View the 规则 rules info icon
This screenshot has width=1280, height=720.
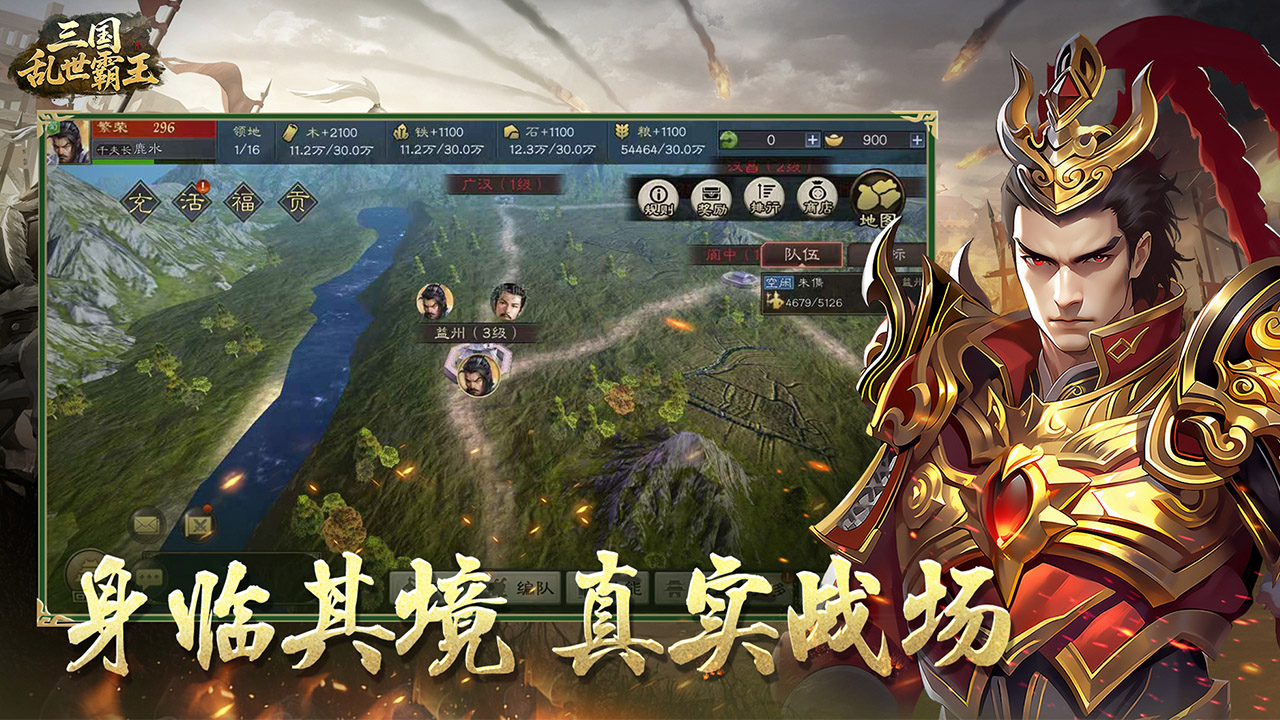[x=657, y=196]
